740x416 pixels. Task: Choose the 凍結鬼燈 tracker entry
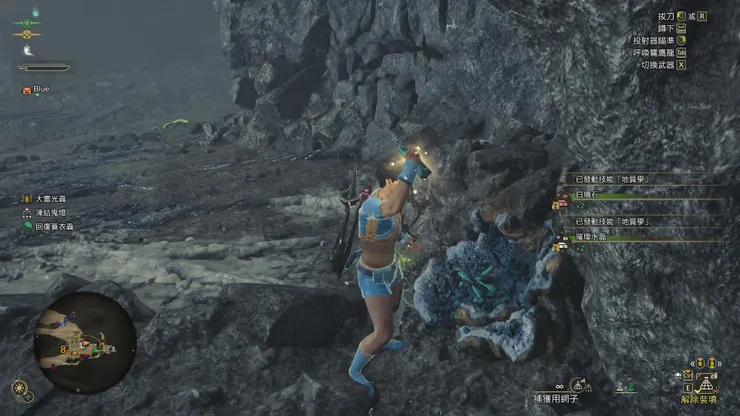(50, 212)
